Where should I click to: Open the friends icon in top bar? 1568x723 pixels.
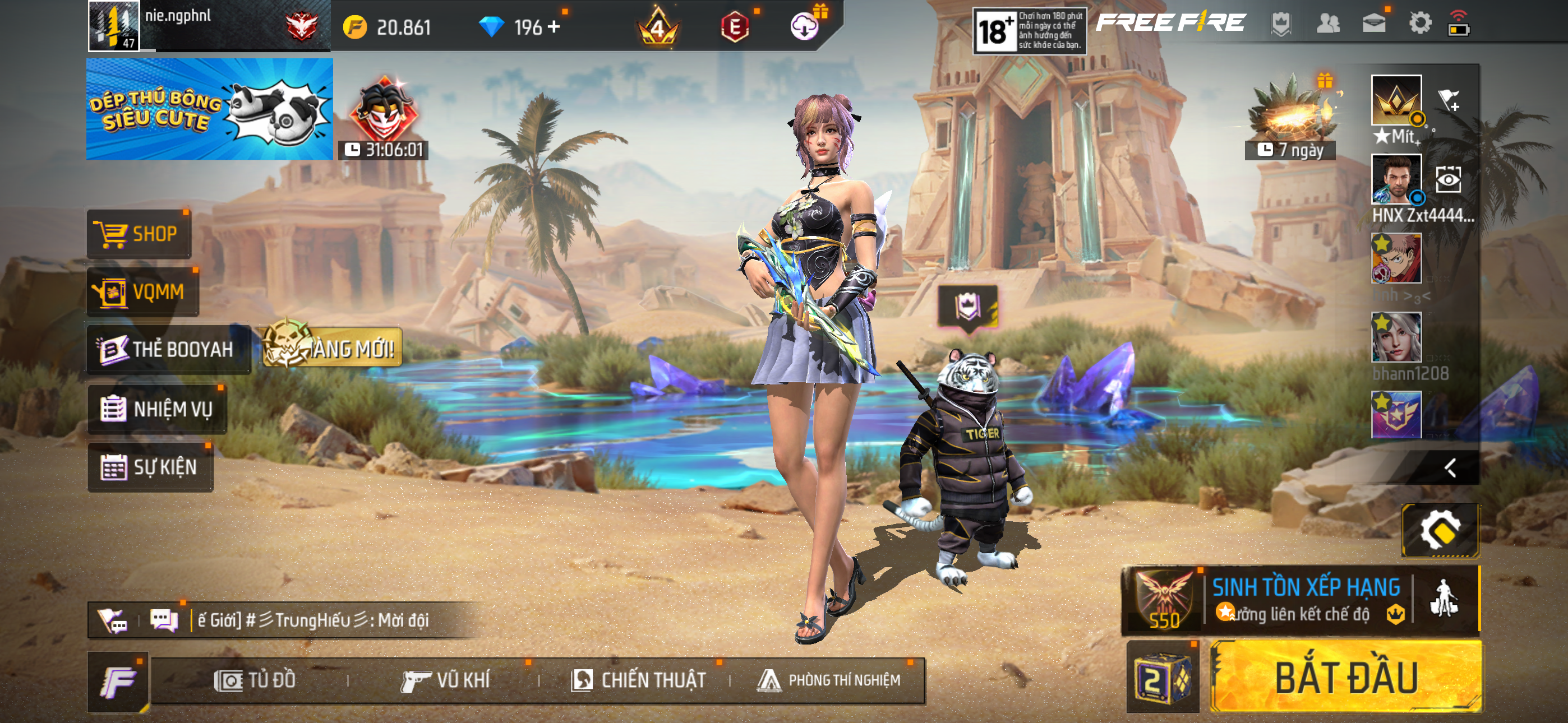(1327, 24)
